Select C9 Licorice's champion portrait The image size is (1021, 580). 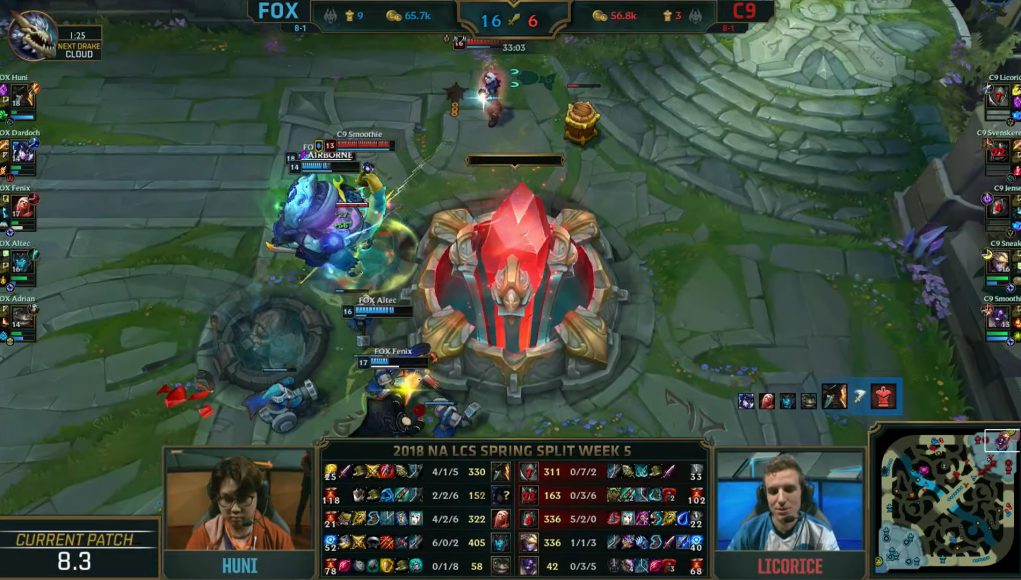pyautogui.click(x=999, y=98)
